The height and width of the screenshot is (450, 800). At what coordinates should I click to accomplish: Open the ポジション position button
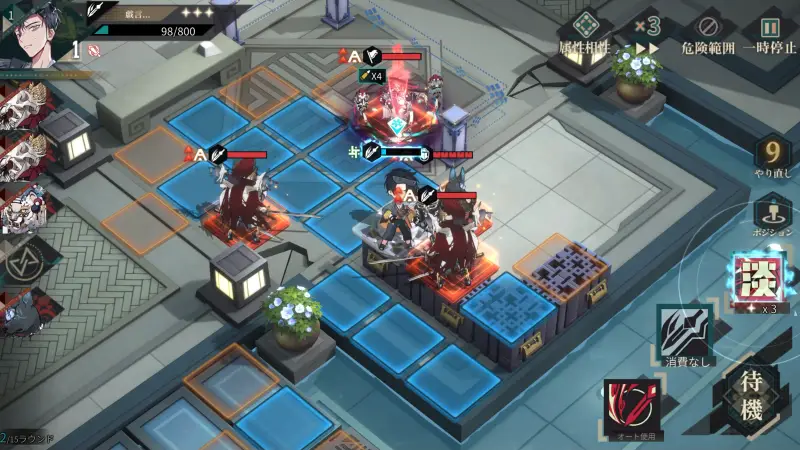[771, 213]
